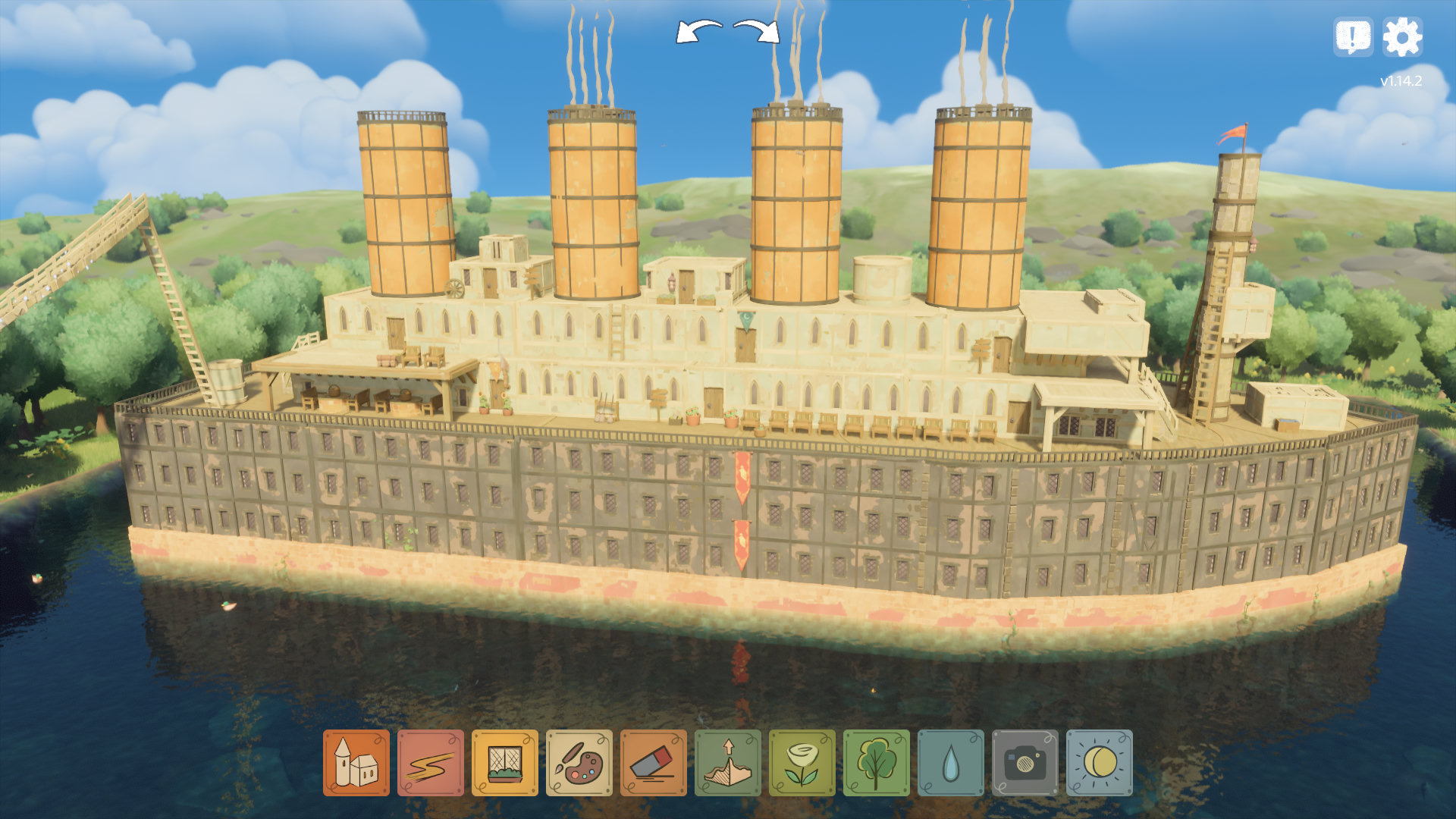The height and width of the screenshot is (819, 1456).
Task: Toggle the sun and moon time setting
Action: click(x=1100, y=763)
